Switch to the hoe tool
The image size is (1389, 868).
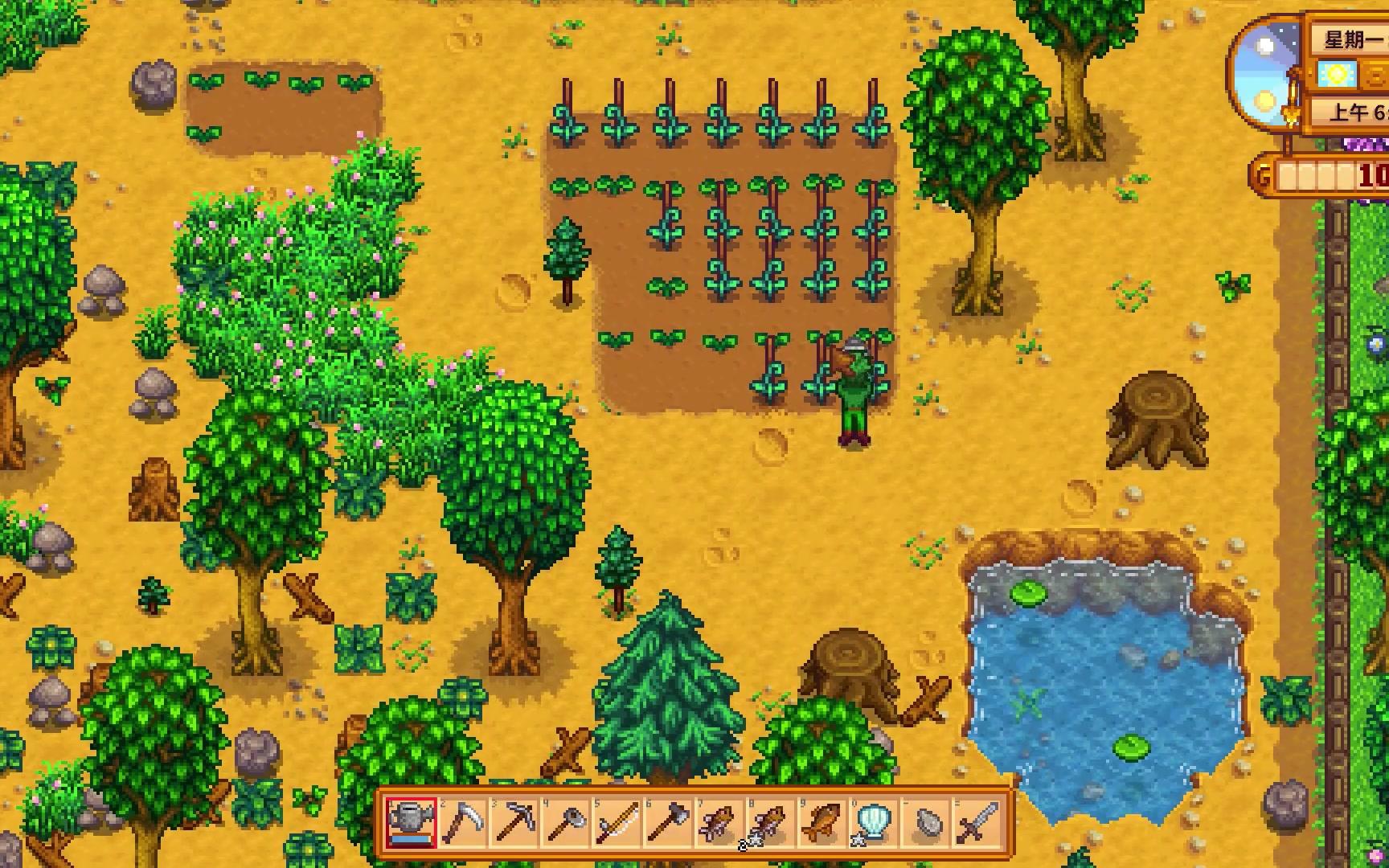(x=566, y=823)
